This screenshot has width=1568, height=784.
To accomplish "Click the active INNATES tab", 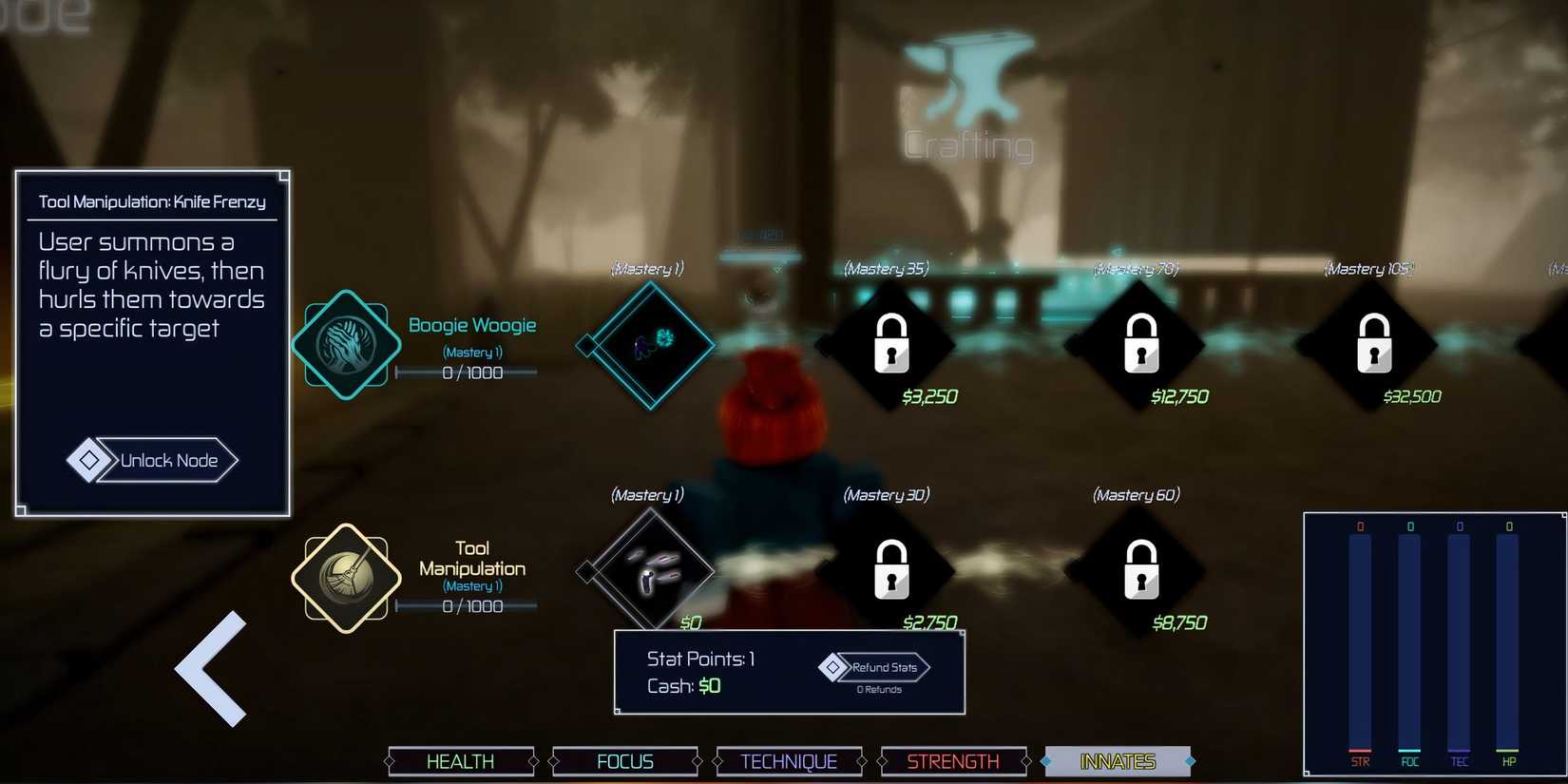I will pyautogui.click(x=1118, y=760).
